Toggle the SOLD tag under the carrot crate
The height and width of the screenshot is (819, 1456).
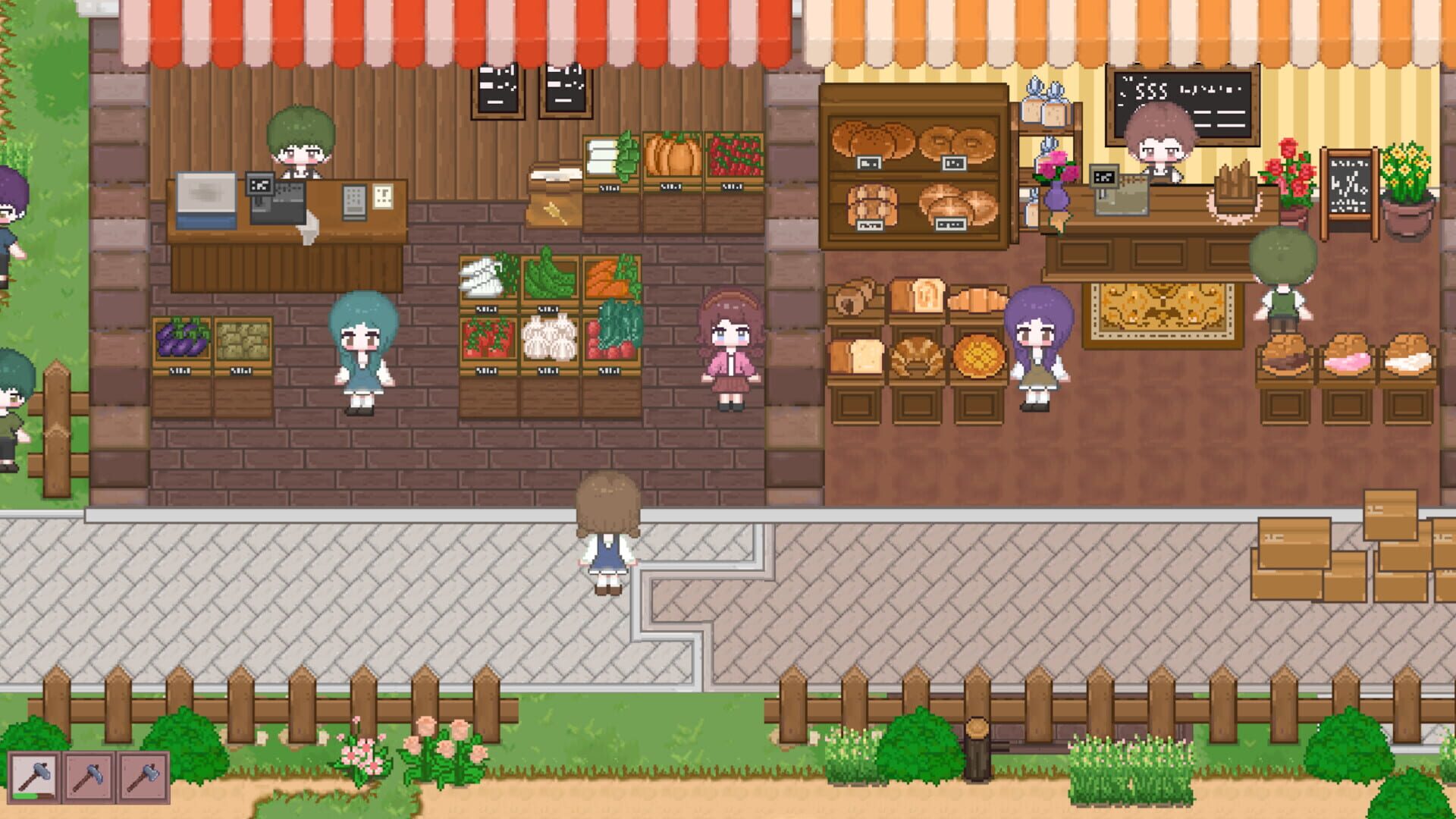(607, 307)
